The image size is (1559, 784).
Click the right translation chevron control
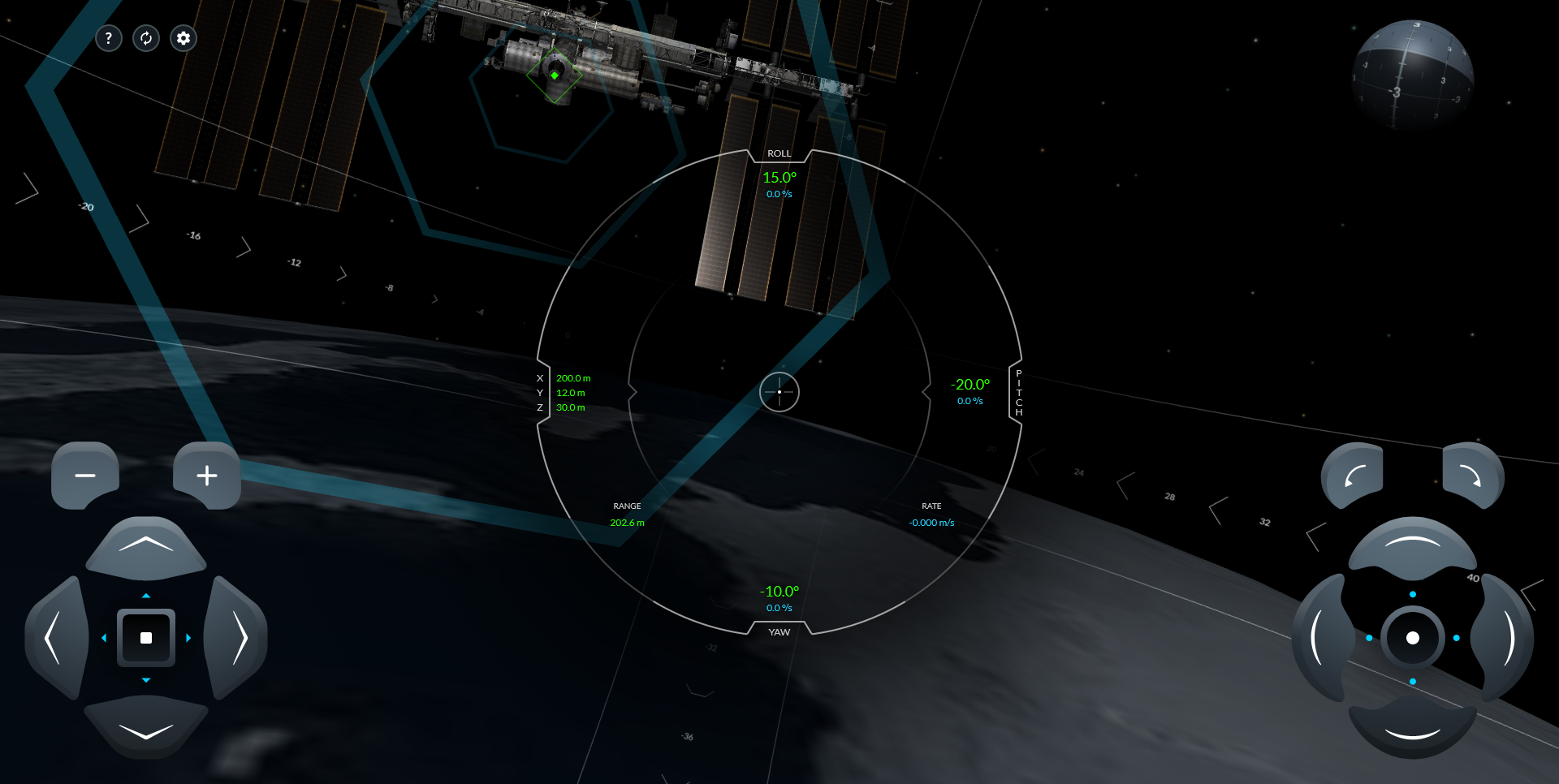[240, 639]
